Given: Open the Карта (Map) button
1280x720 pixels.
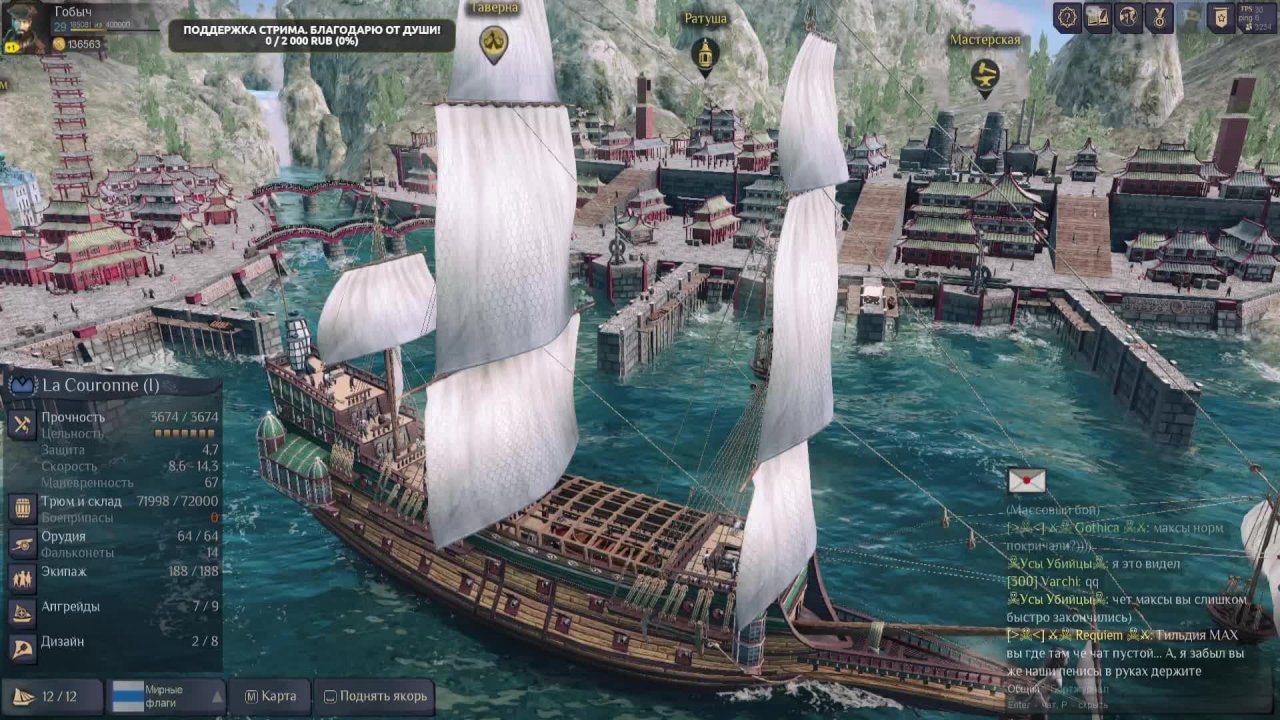Looking at the screenshot, I should coord(270,696).
